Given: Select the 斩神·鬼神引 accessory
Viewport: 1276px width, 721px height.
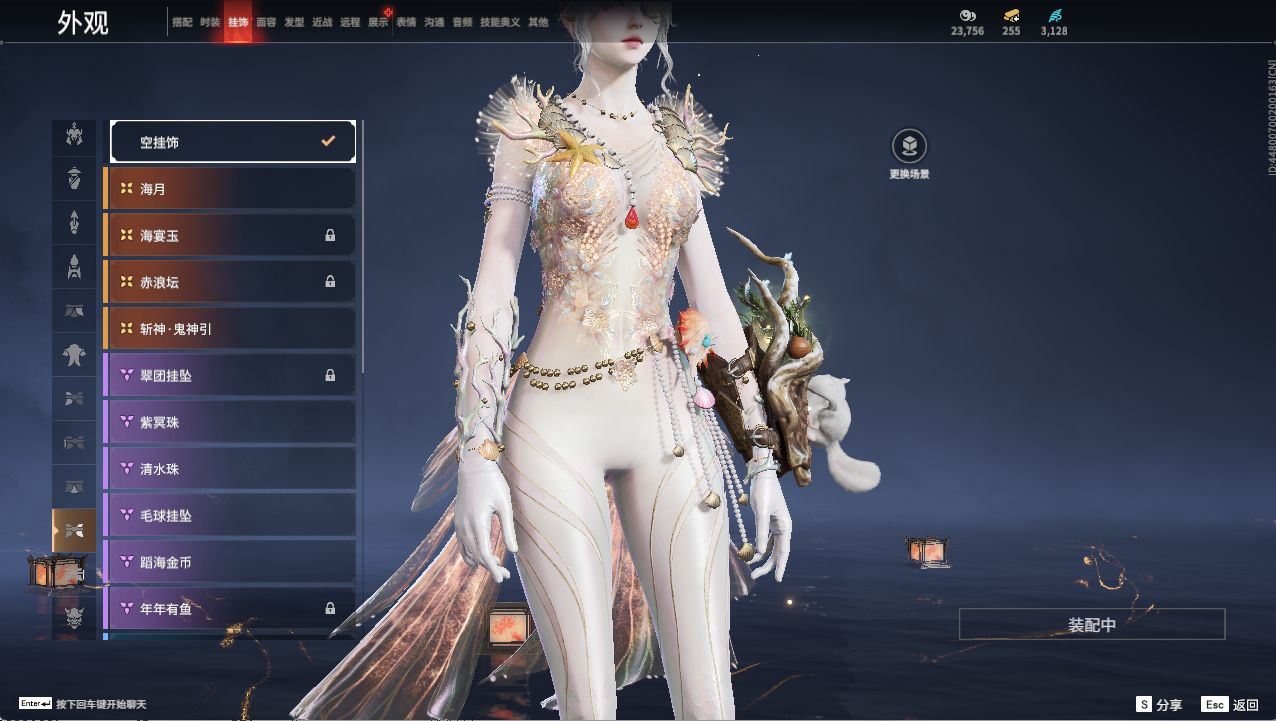Looking at the screenshot, I should pos(232,329).
